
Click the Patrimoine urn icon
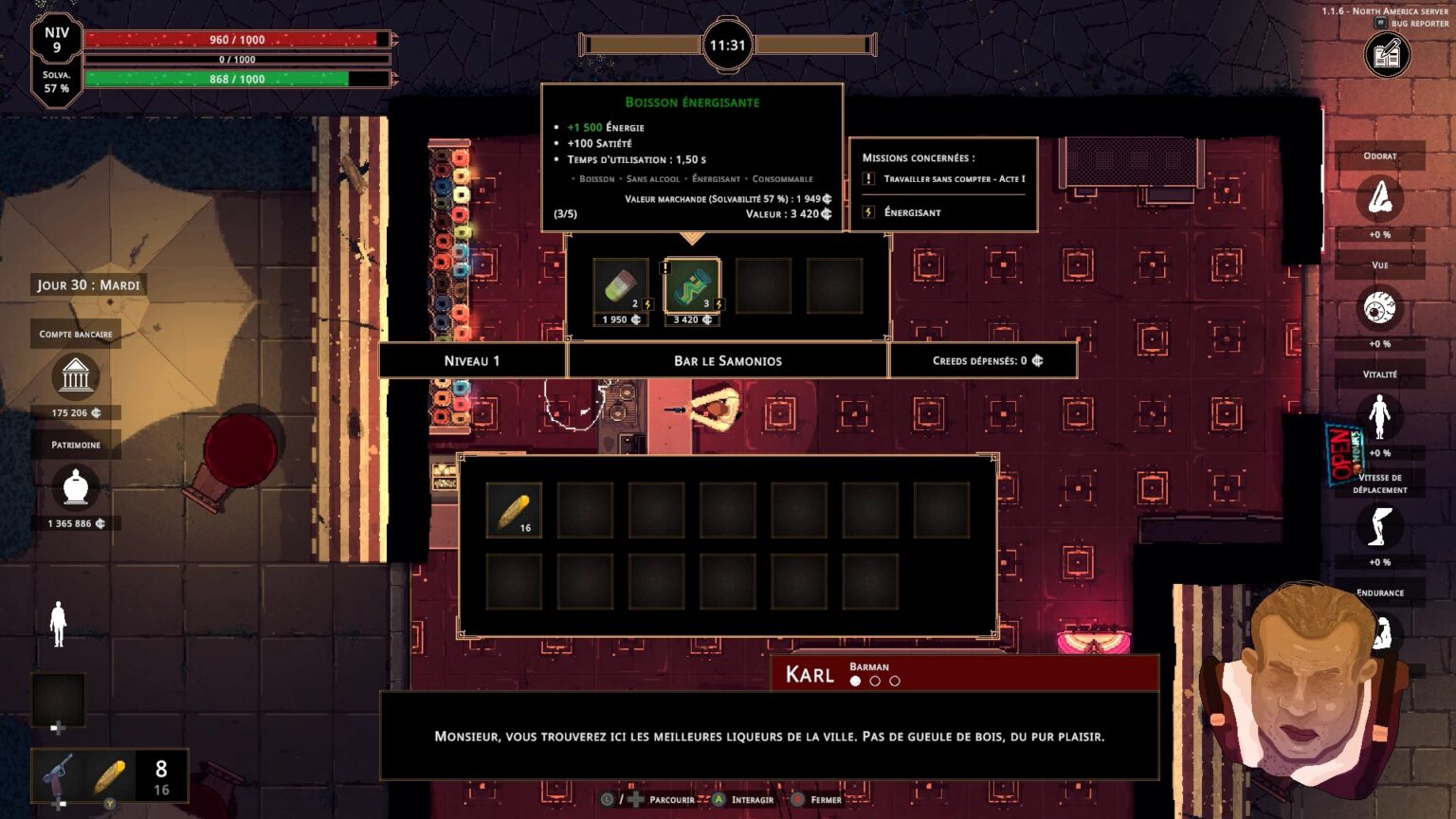tap(75, 488)
